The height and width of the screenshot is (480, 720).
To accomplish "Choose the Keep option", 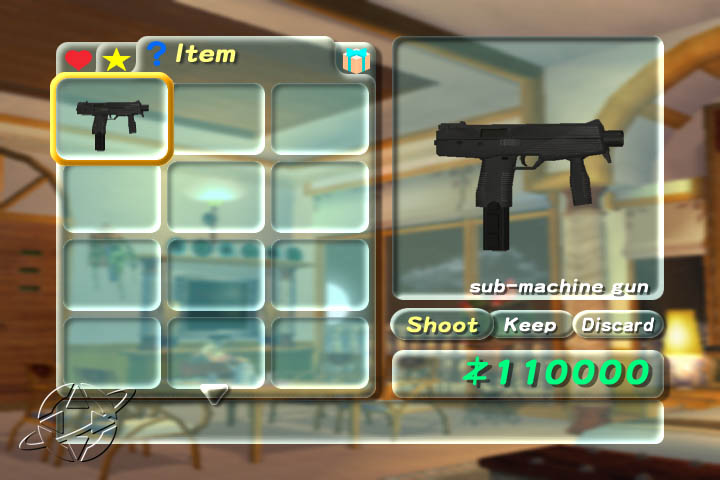I will [530, 325].
